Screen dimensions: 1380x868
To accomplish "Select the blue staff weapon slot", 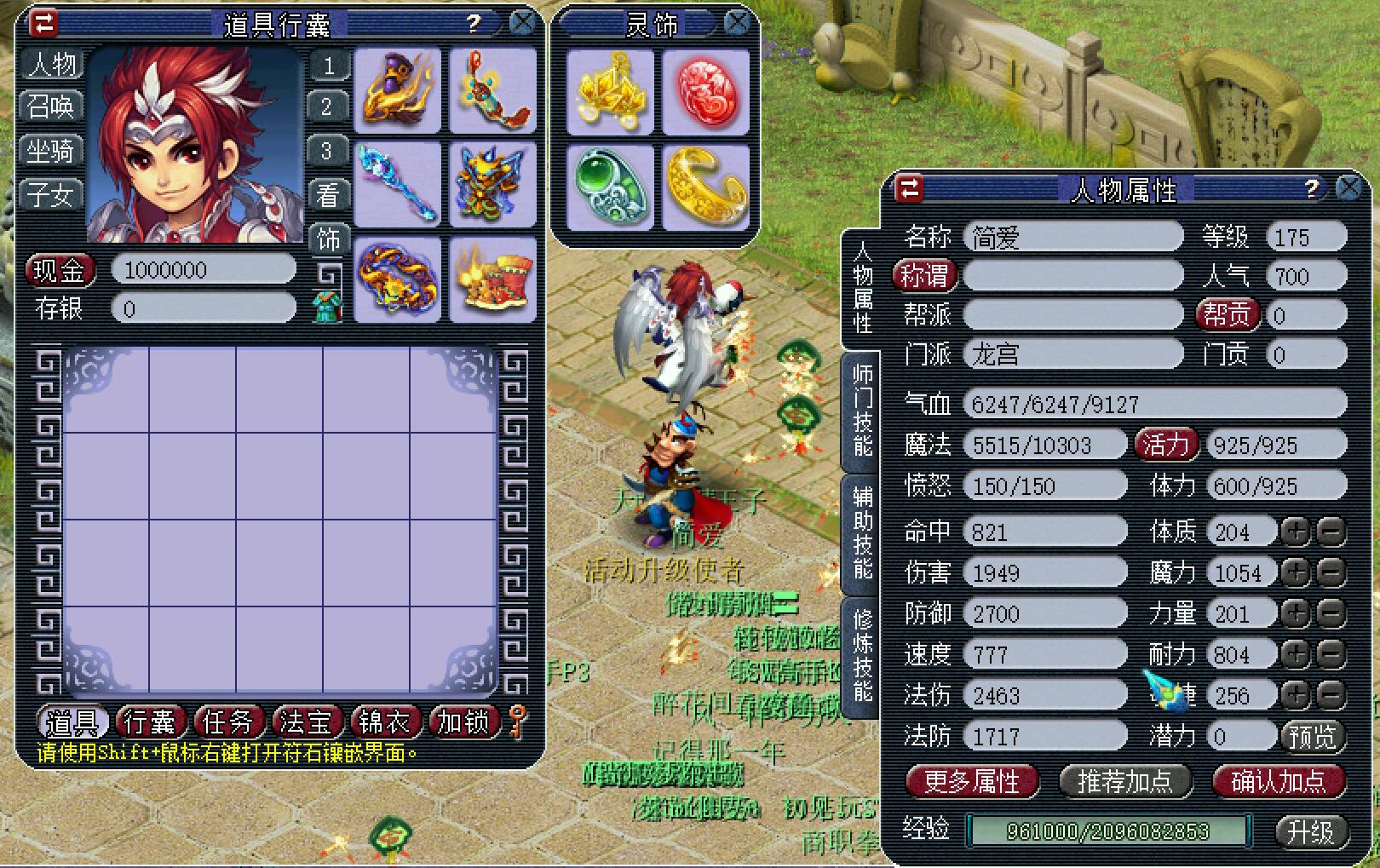I will pyautogui.click(x=397, y=183).
